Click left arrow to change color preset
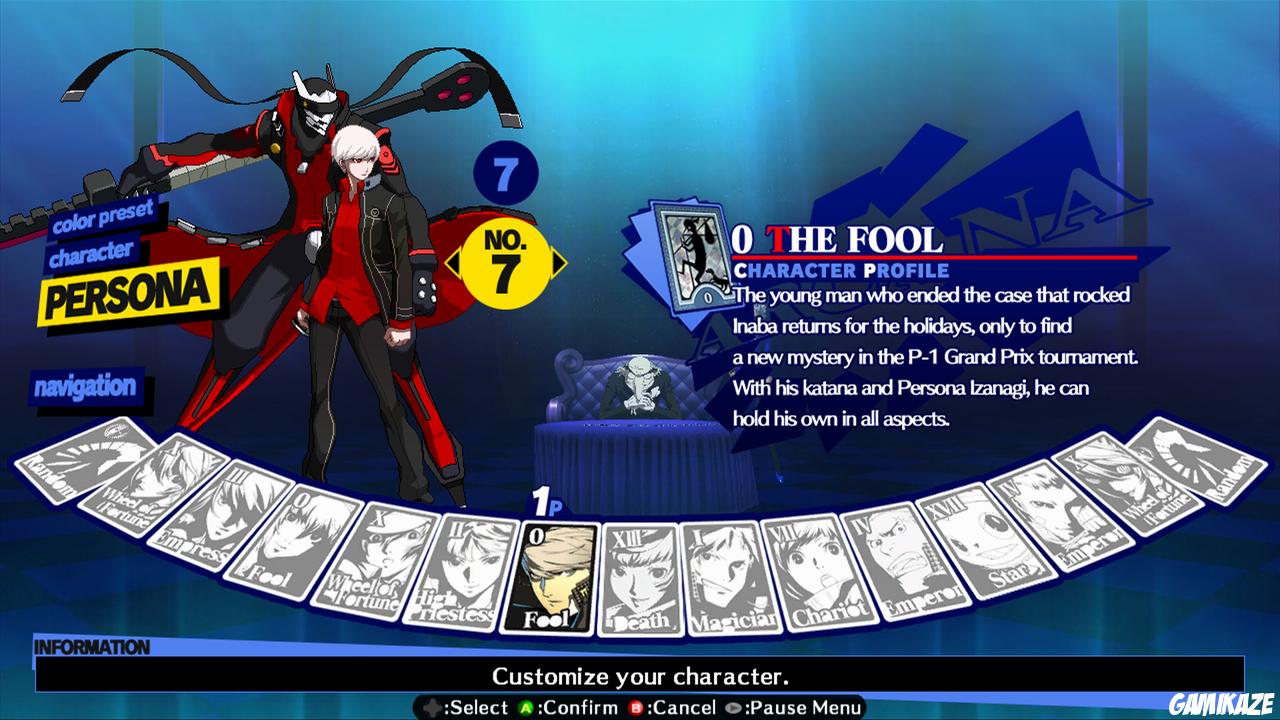The image size is (1280, 720). click(452, 262)
